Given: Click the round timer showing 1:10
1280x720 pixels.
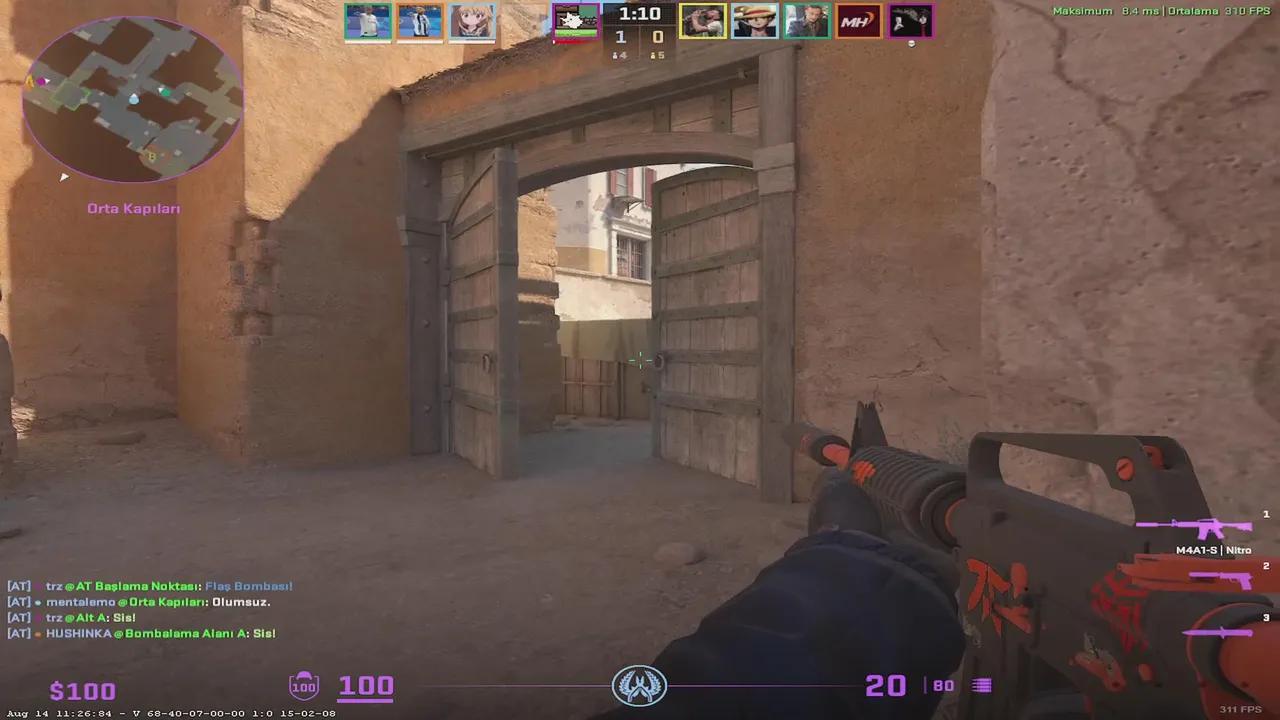Looking at the screenshot, I should 639,14.
